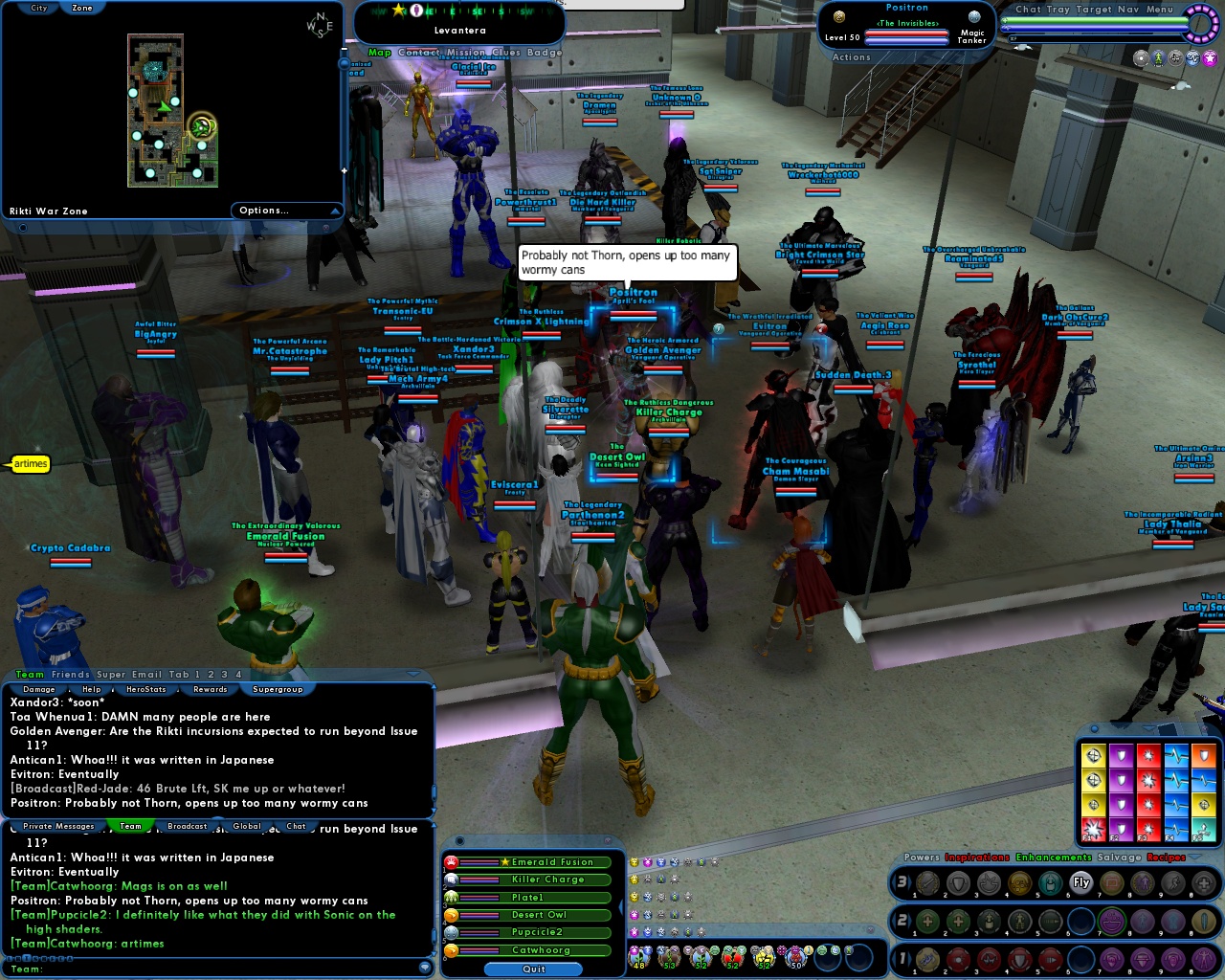Switch to the Zone tab on the minimap
Image resolution: width=1225 pixels, height=980 pixels.
(x=81, y=8)
